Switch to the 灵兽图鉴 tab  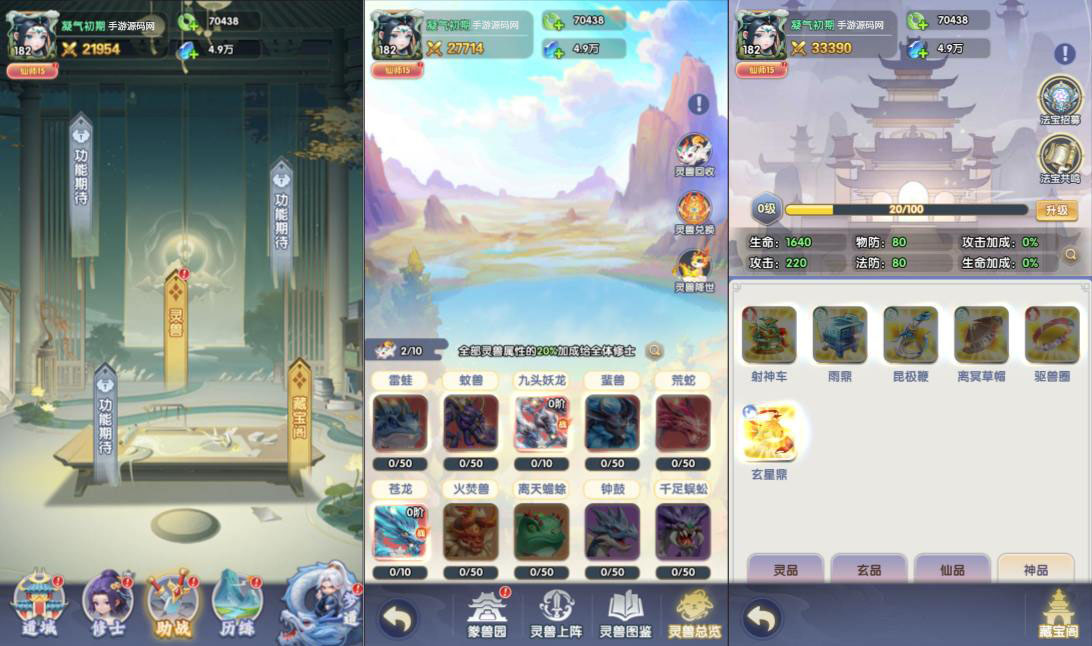click(626, 613)
